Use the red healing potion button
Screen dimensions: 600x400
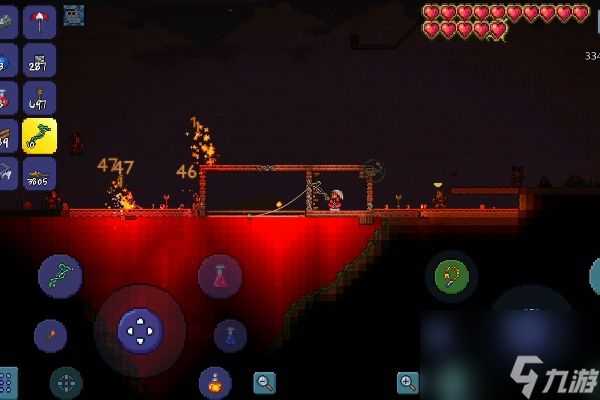click(220, 277)
